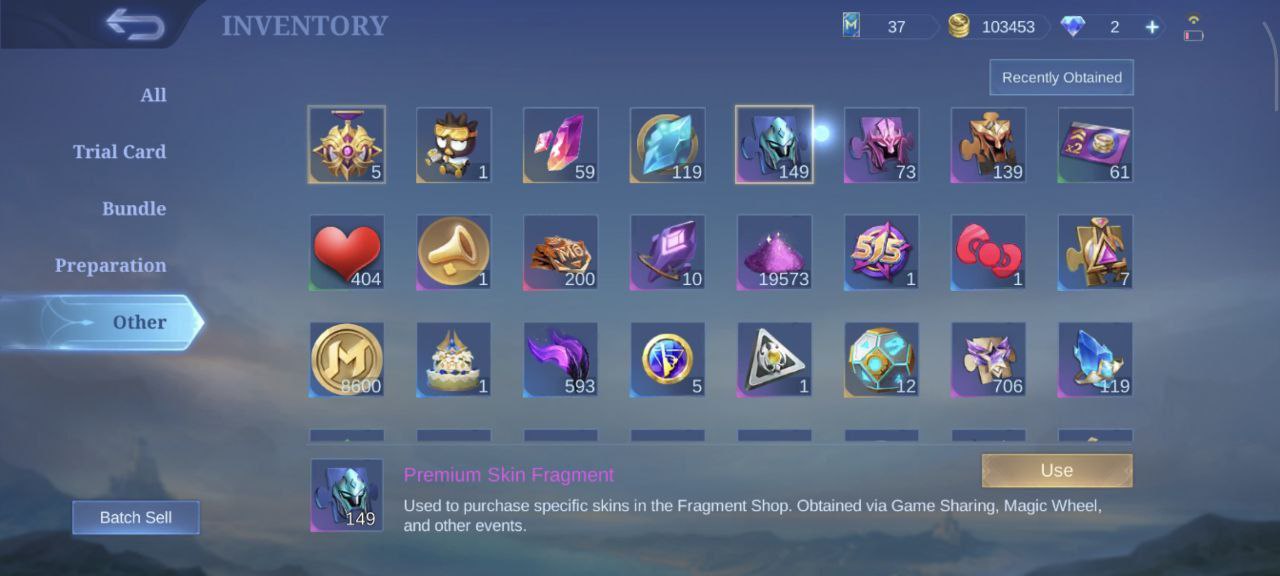This screenshot has width=1280, height=576.
Task: Use the Premium Skin Fragment
Action: [x=1056, y=471]
